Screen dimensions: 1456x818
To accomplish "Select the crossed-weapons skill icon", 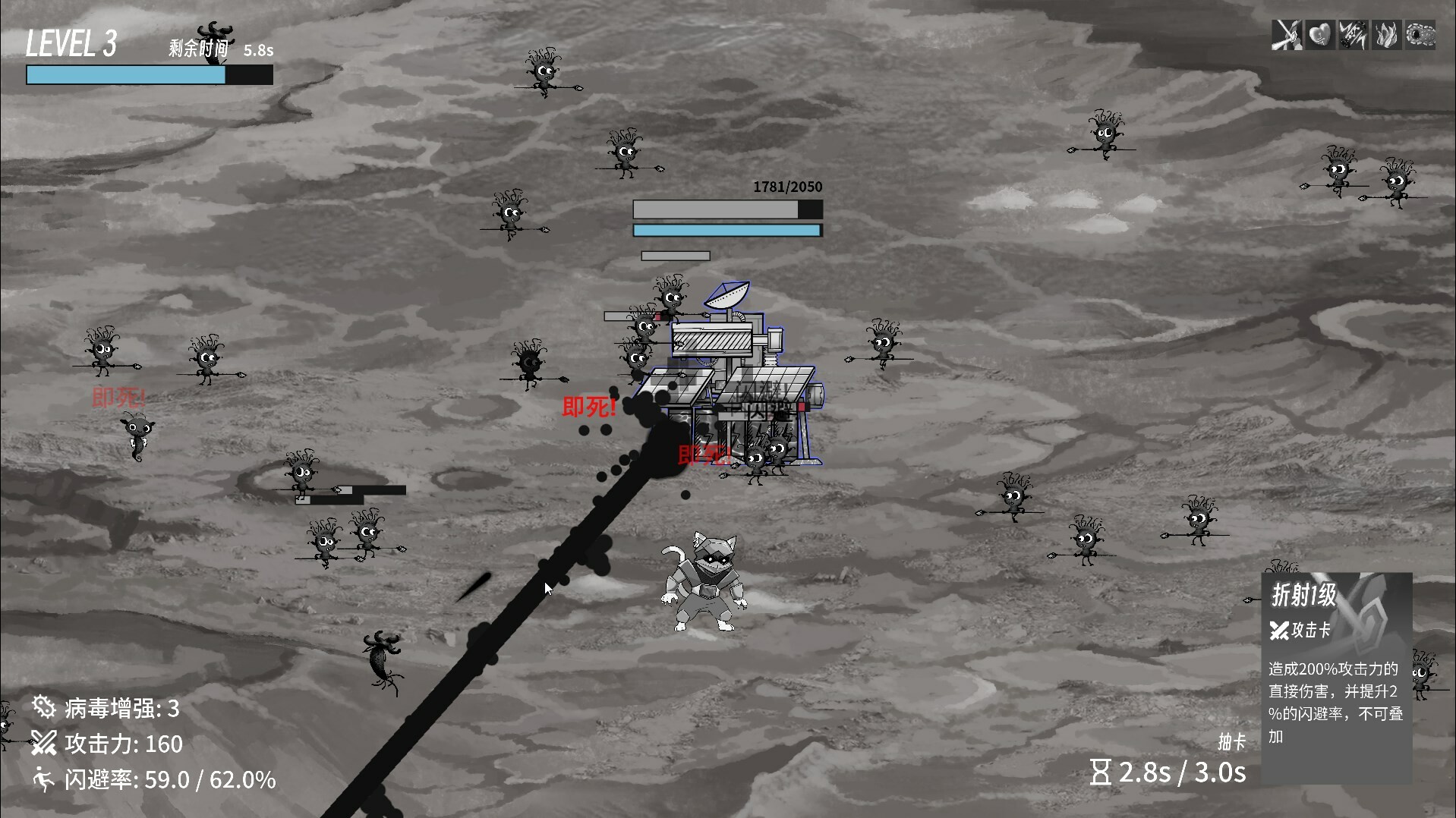I will tap(1284, 34).
